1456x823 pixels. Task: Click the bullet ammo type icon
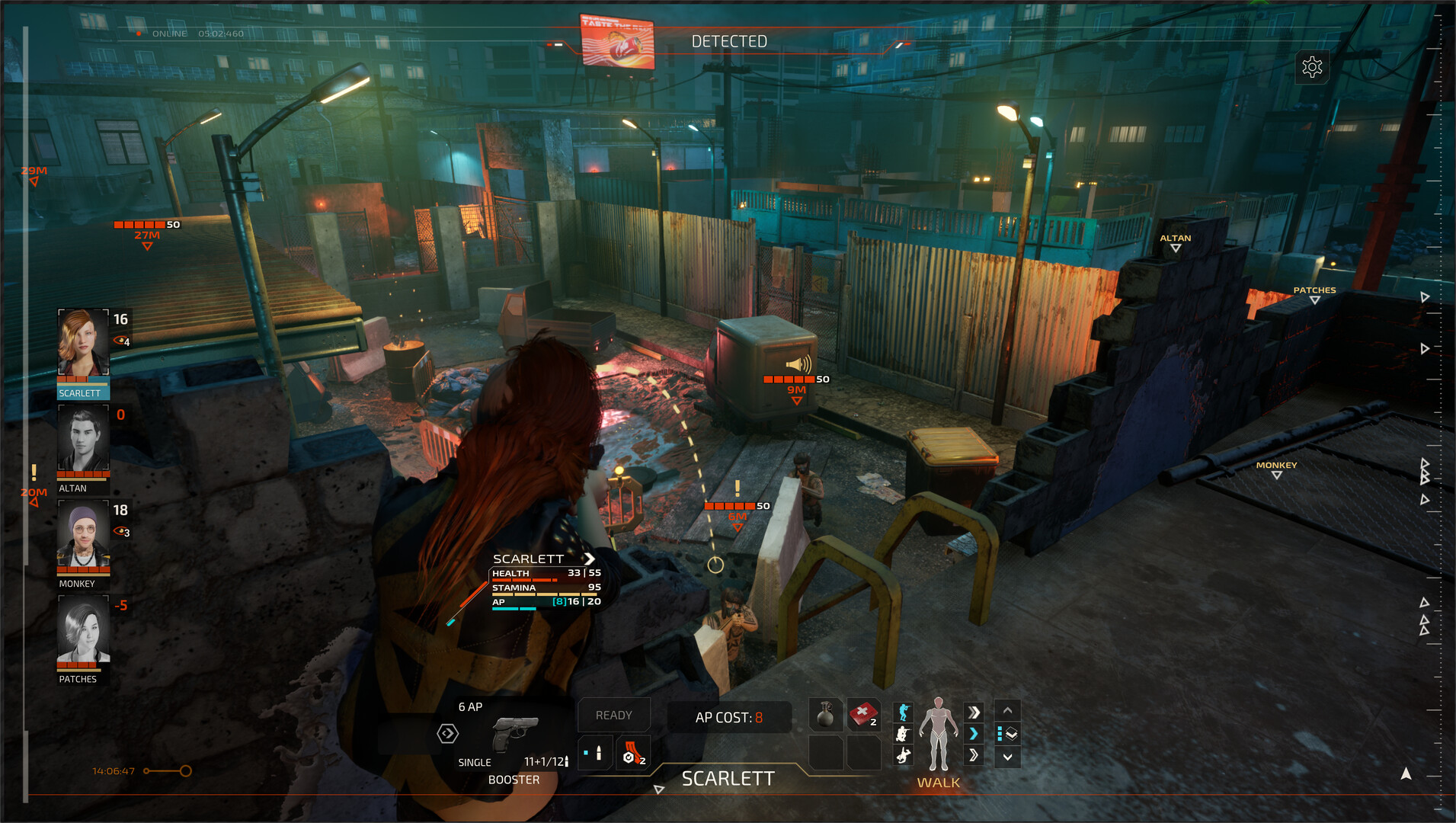coord(594,753)
